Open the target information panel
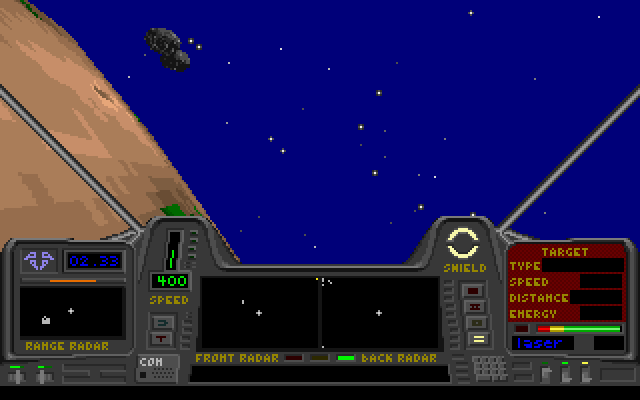 click(x=566, y=283)
